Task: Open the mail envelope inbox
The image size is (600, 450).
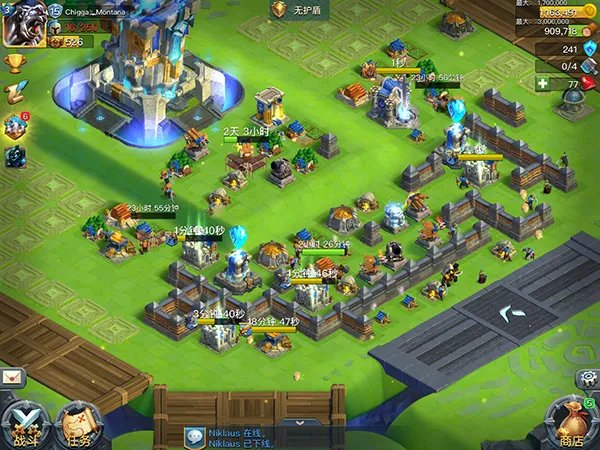Action: click(x=13, y=377)
